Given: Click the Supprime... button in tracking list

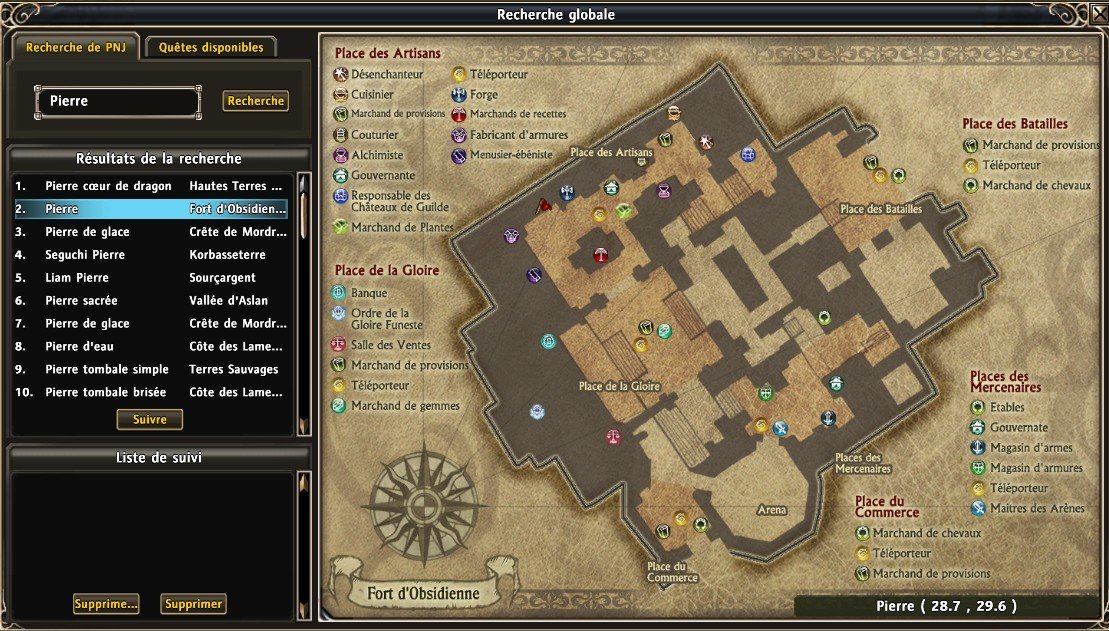Looking at the screenshot, I should point(105,604).
